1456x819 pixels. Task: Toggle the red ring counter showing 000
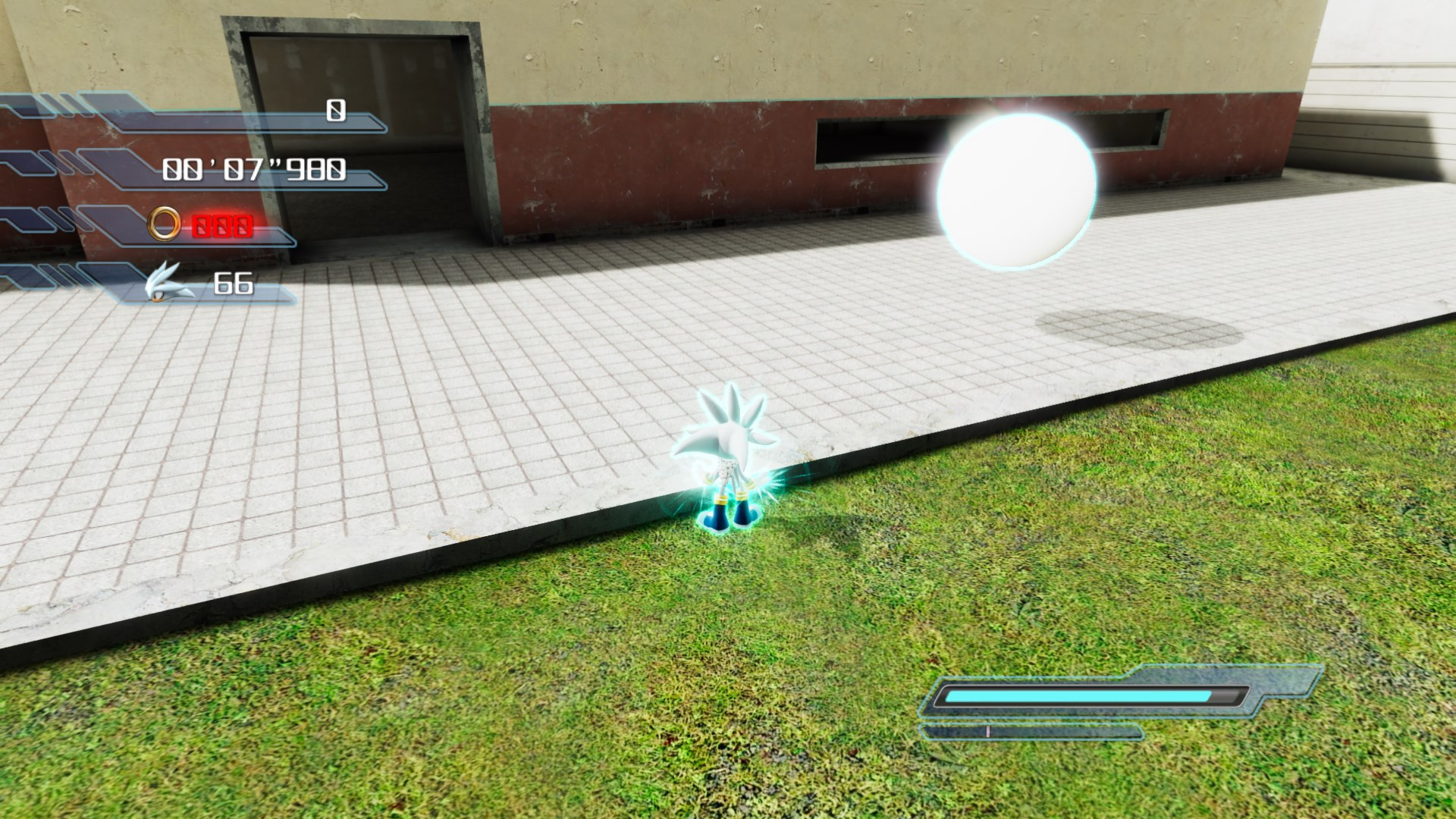pyautogui.click(x=221, y=225)
